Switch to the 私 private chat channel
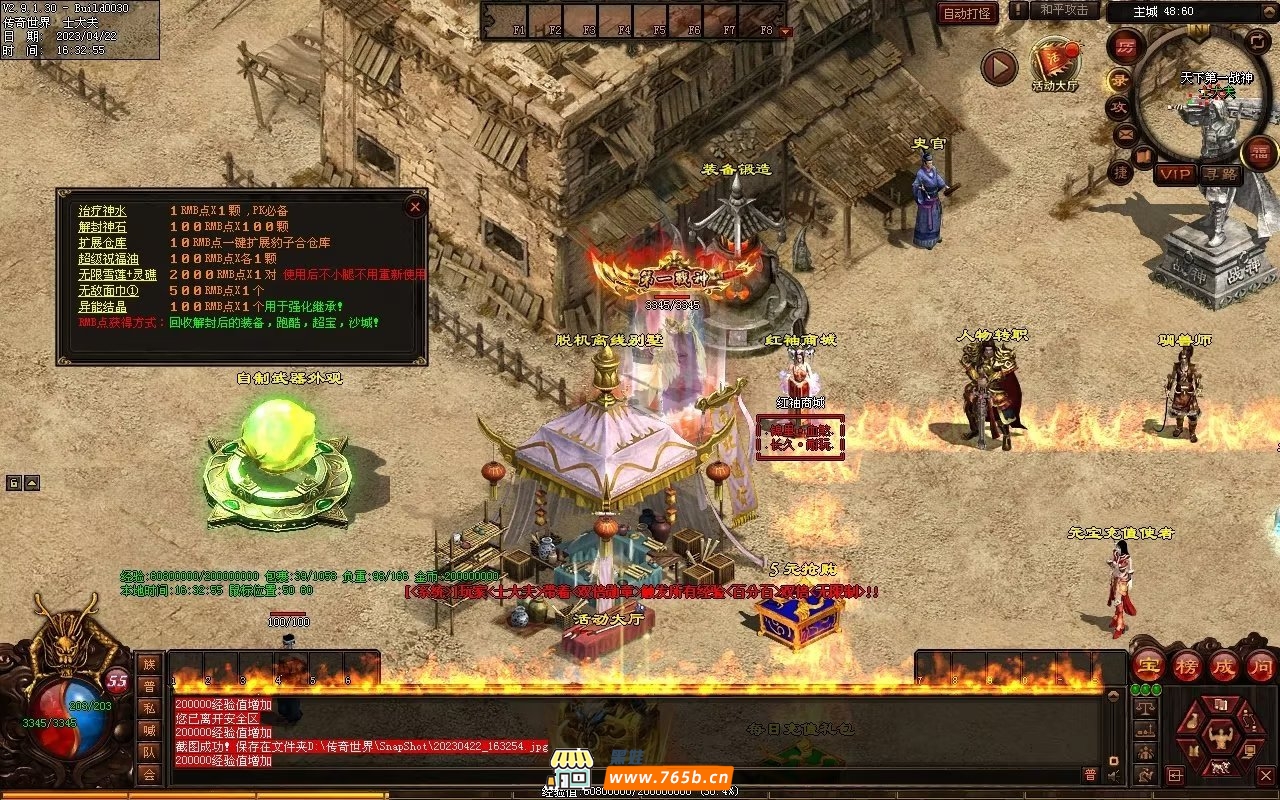The image size is (1280, 800). point(149,709)
